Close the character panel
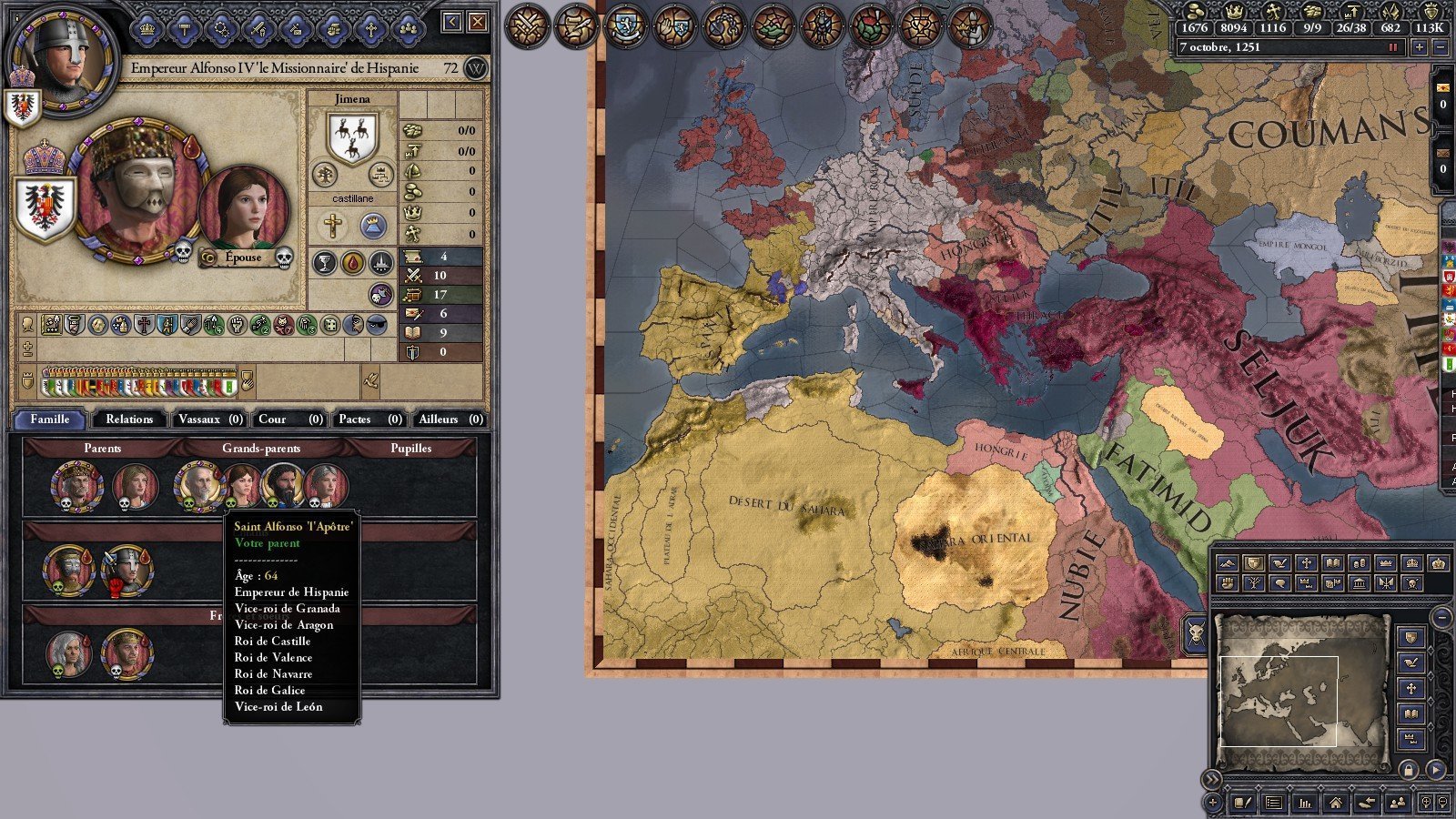The image size is (1456, 819). click(x=478, y=22)
